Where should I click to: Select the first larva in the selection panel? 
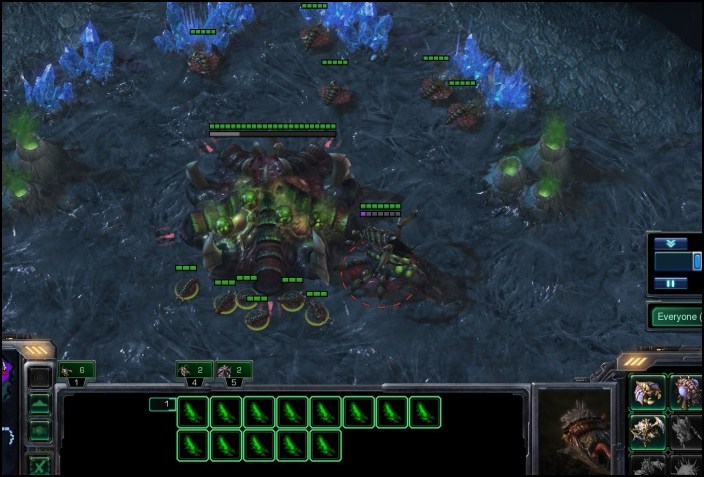coord(194,411)
